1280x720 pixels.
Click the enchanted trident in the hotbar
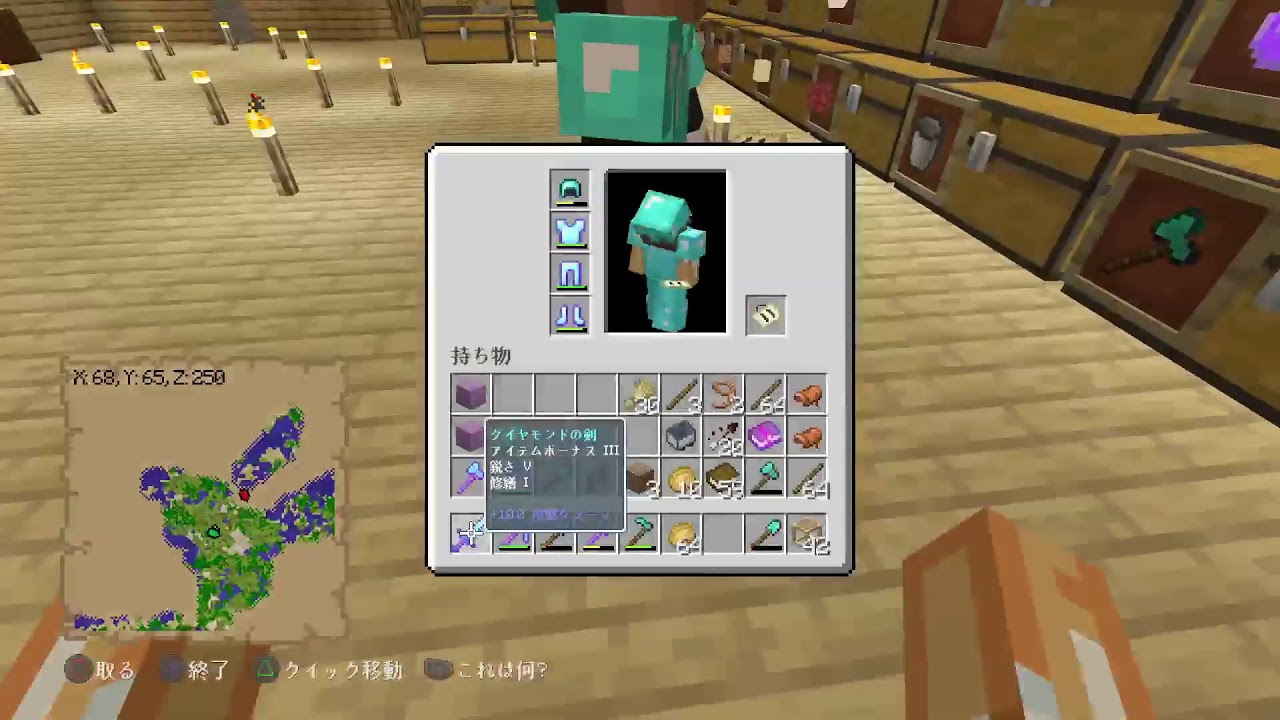513,536
